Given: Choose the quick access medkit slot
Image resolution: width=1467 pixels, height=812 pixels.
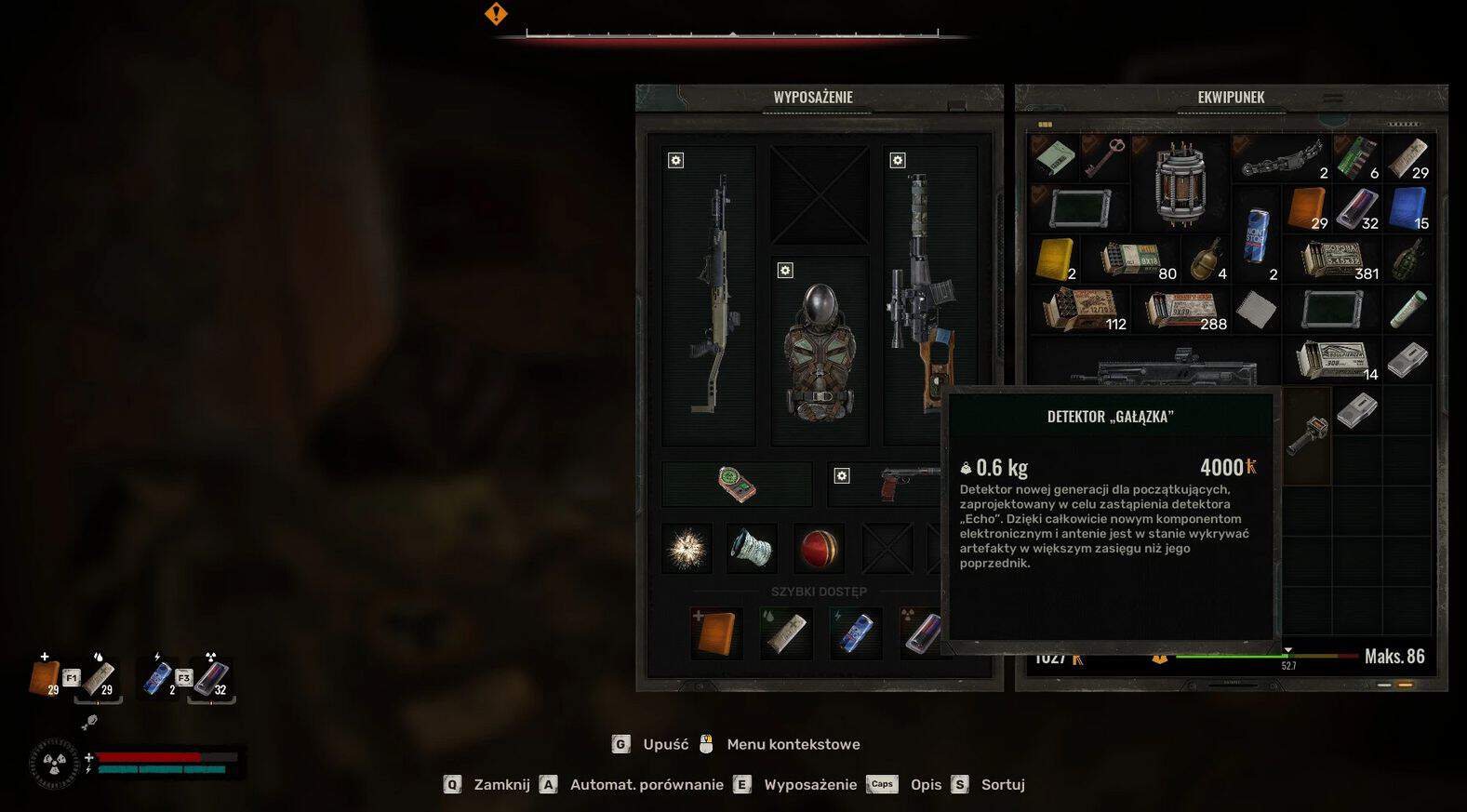Looking at the screenshot, I should click(x=716, y=632).
